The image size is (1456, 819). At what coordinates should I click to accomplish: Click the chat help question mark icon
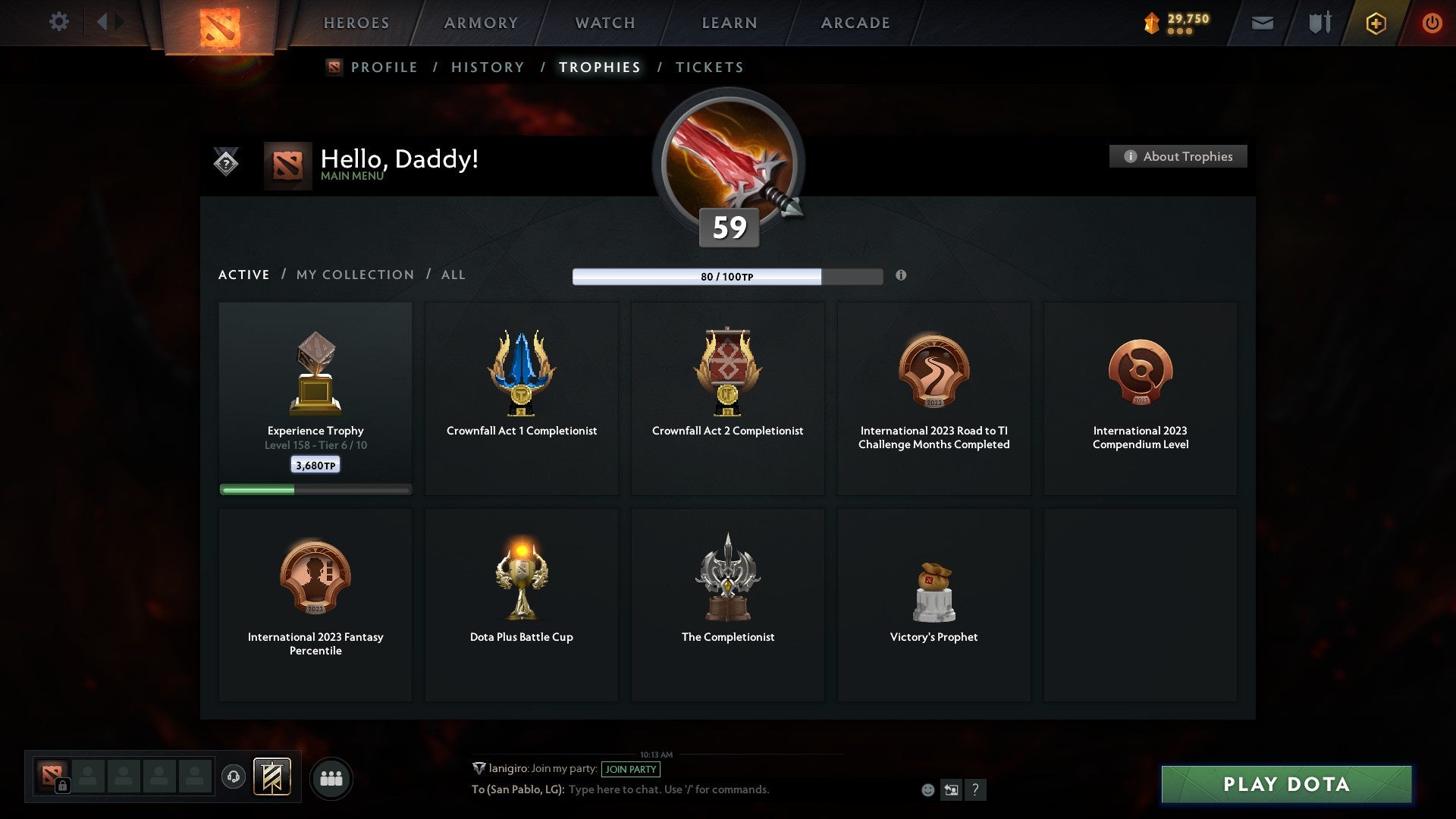[976, 789]
